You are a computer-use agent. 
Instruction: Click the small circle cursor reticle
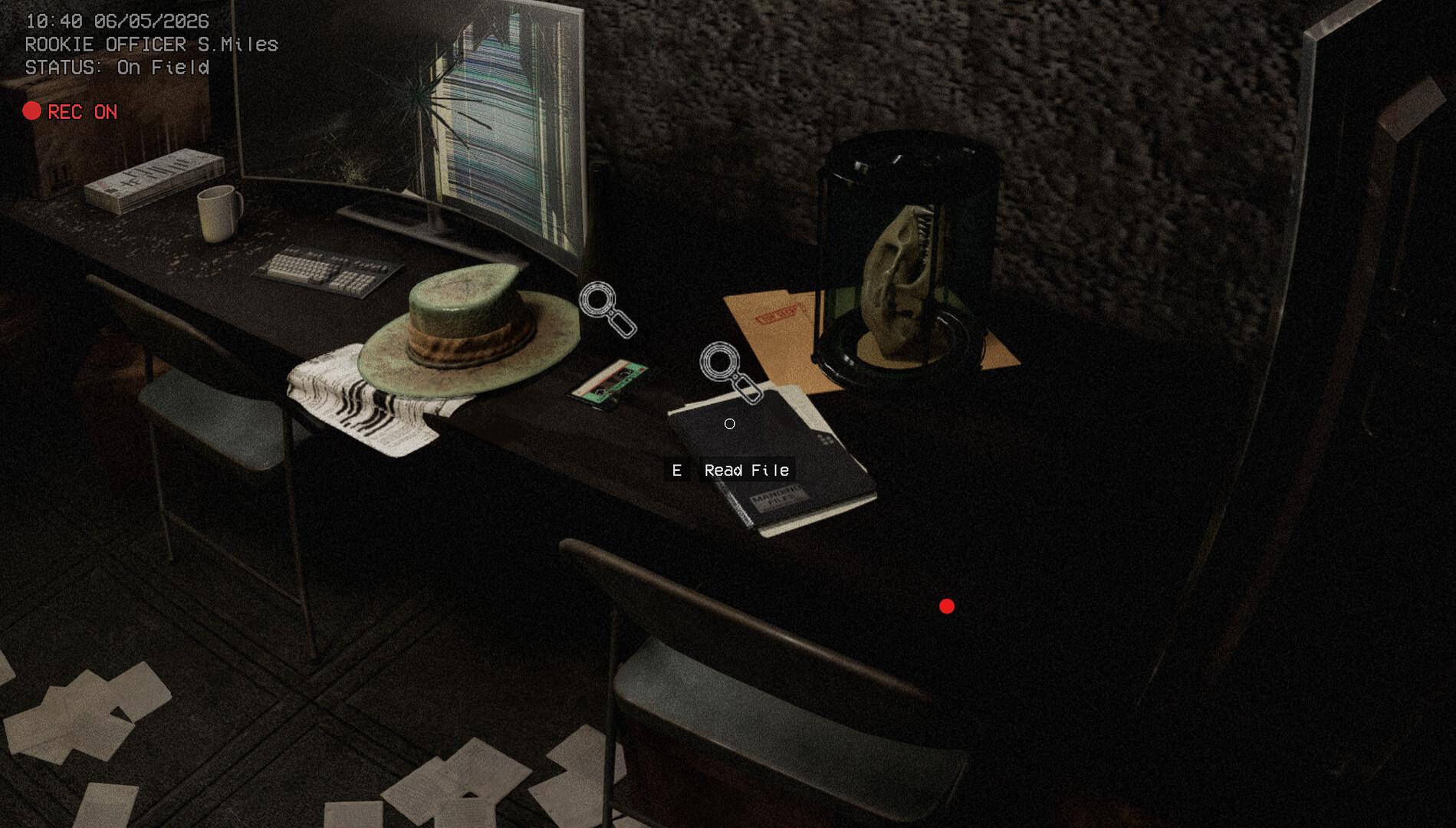[x=728, y=422]
